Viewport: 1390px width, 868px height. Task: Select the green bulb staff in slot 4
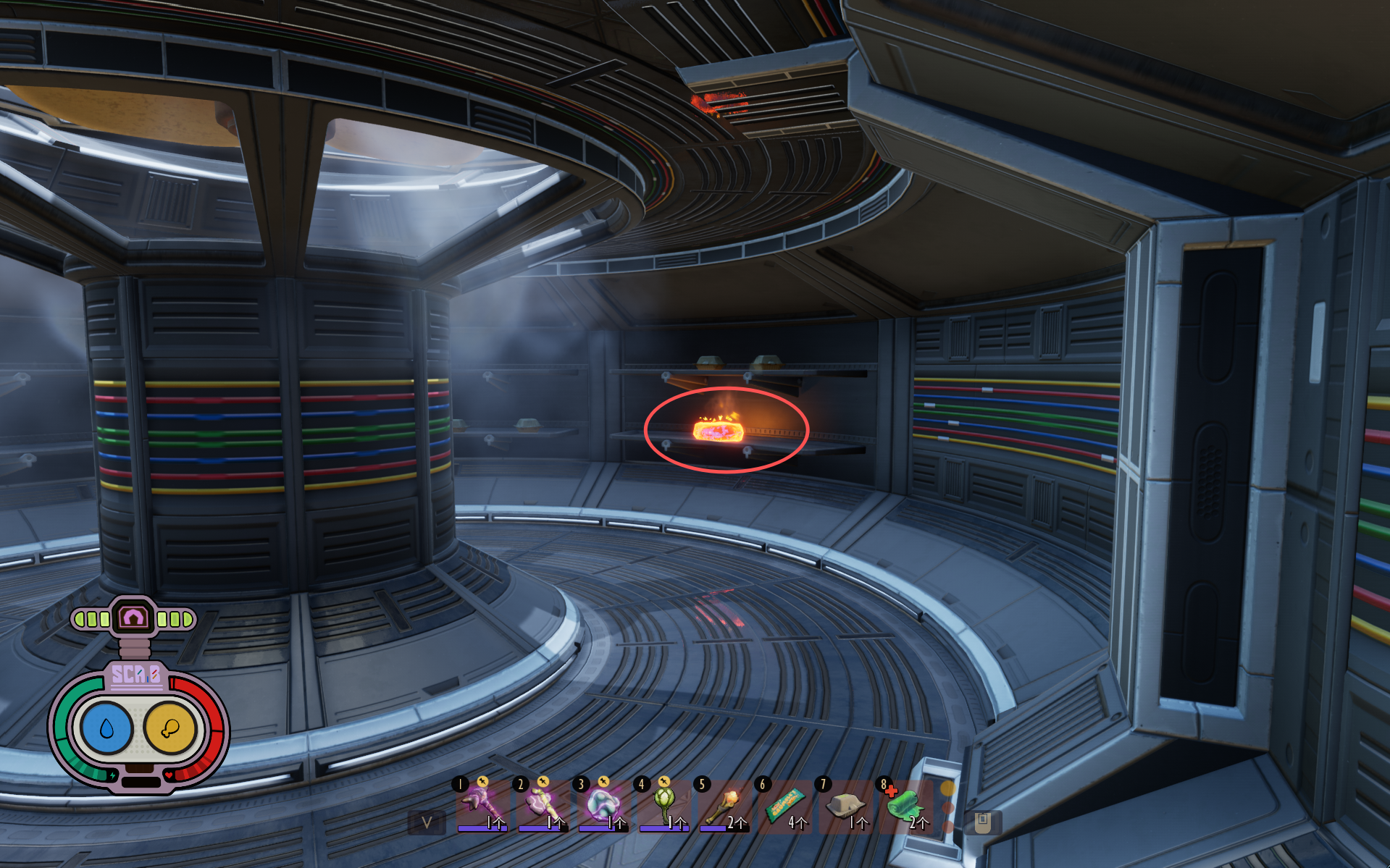(662, 804)
